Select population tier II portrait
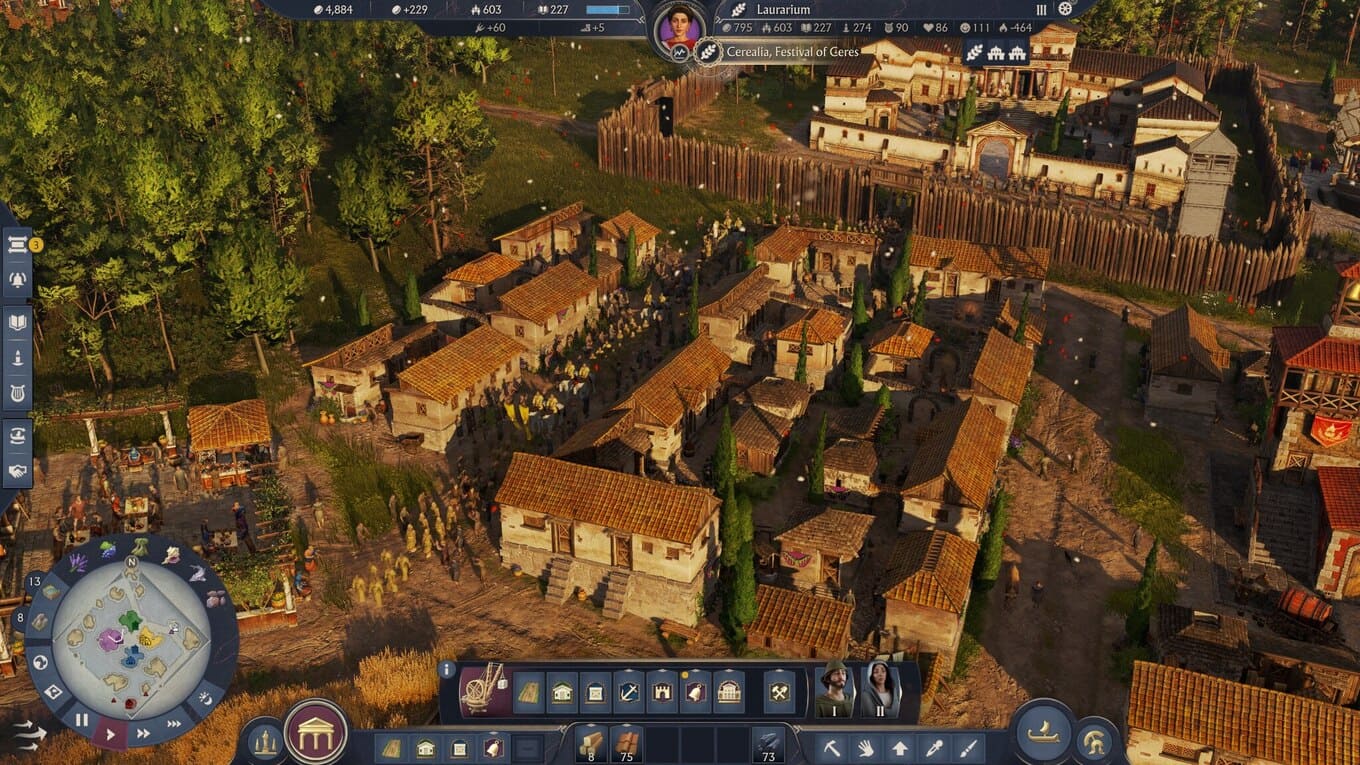This screenshot has width=1360, height=765. click(880, 689)
